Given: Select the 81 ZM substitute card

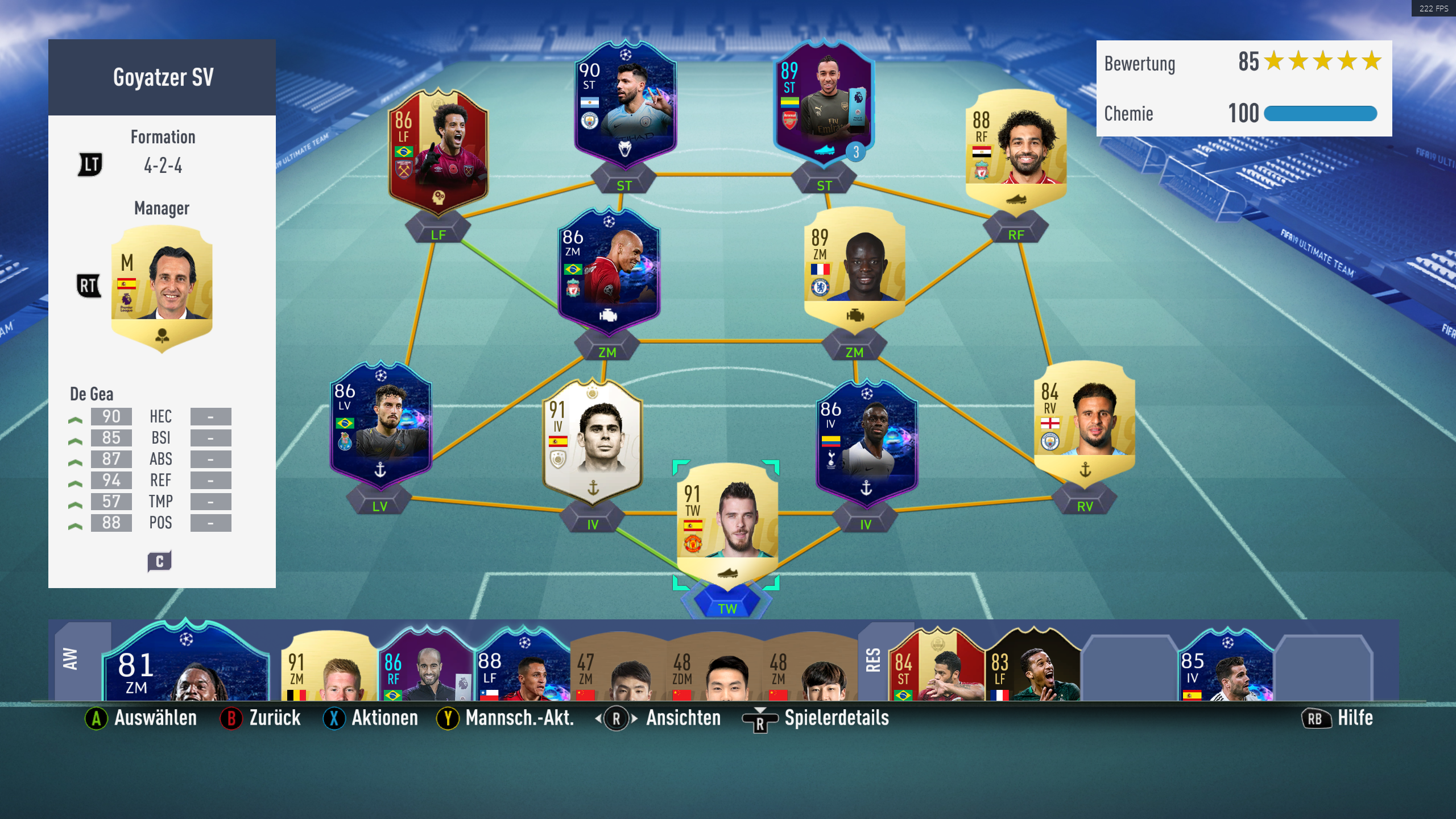Looking at the screenshot, I should click(x=185, y=665).
